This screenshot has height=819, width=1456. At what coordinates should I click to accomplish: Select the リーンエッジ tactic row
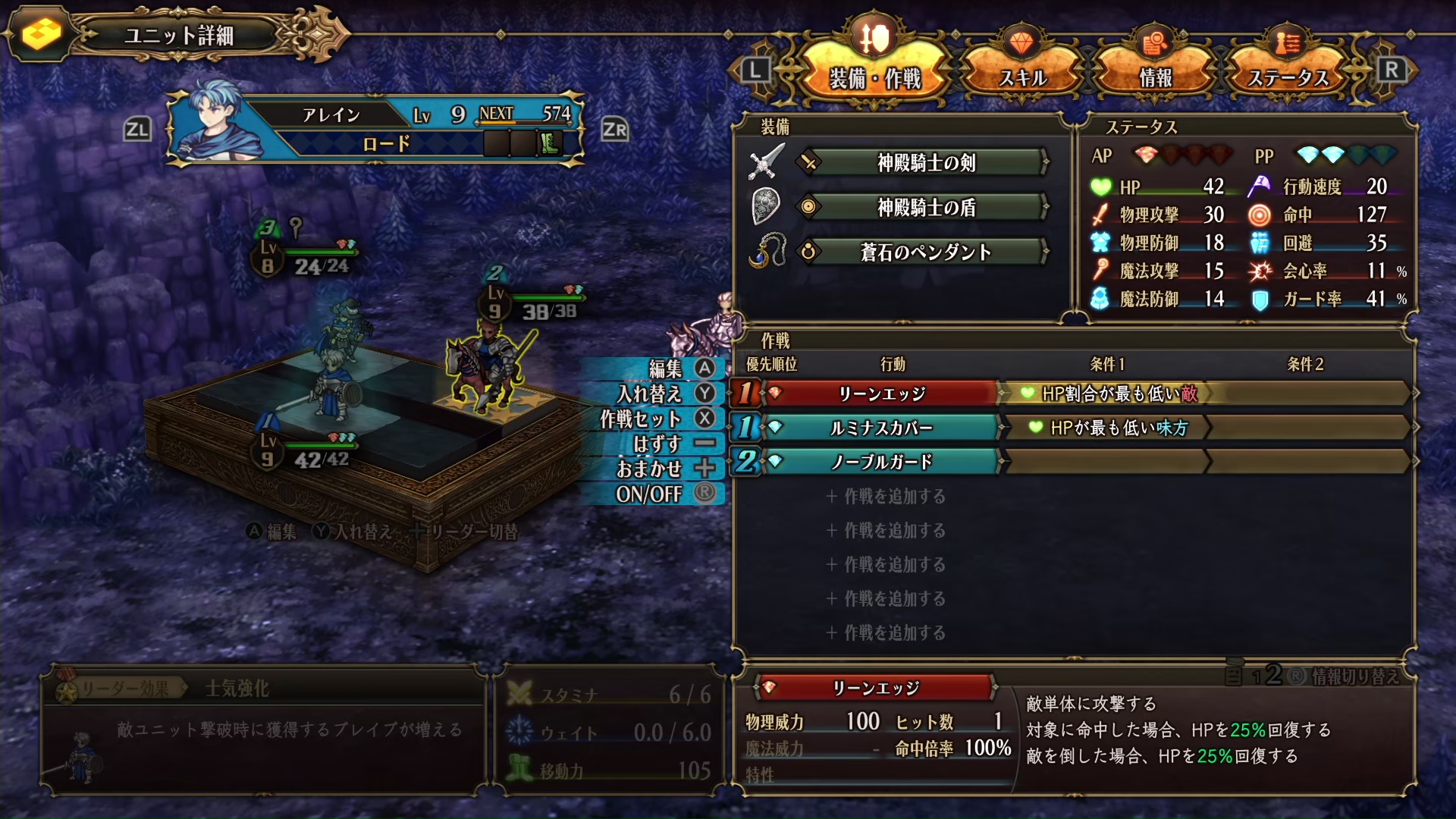pos(881,394)
